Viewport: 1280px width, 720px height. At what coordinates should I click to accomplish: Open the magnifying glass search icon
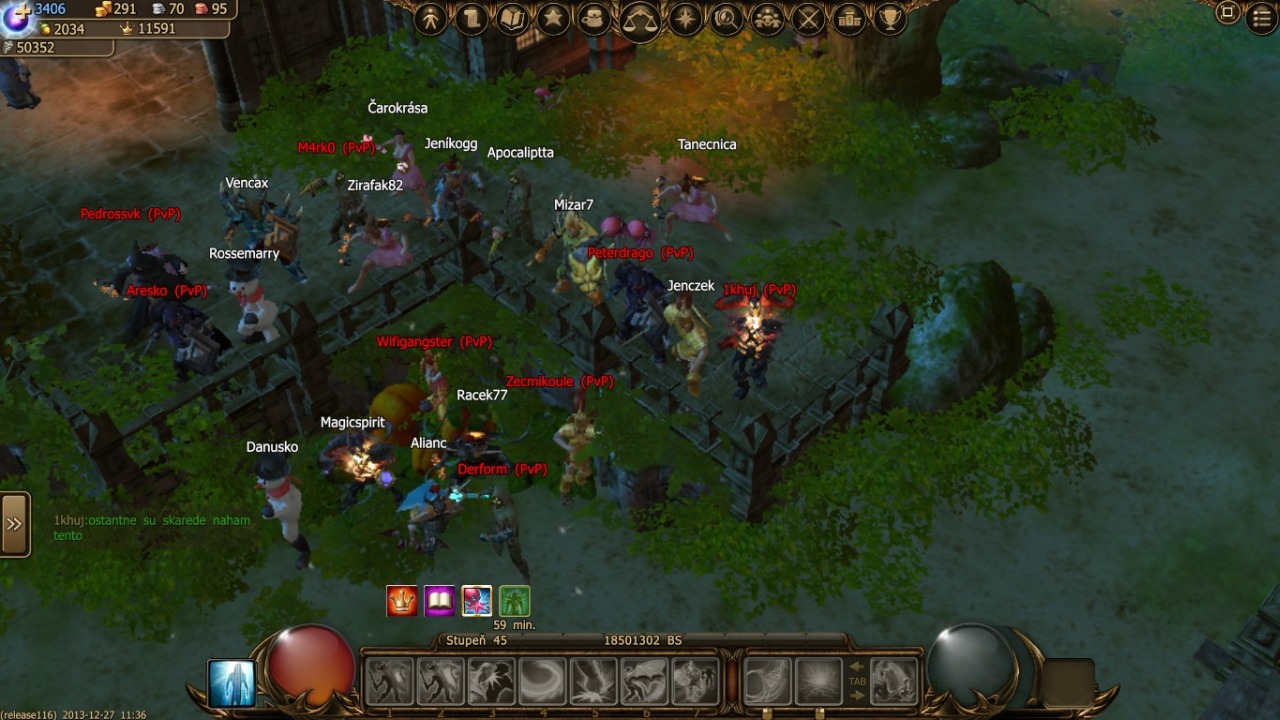click(727, 18)
